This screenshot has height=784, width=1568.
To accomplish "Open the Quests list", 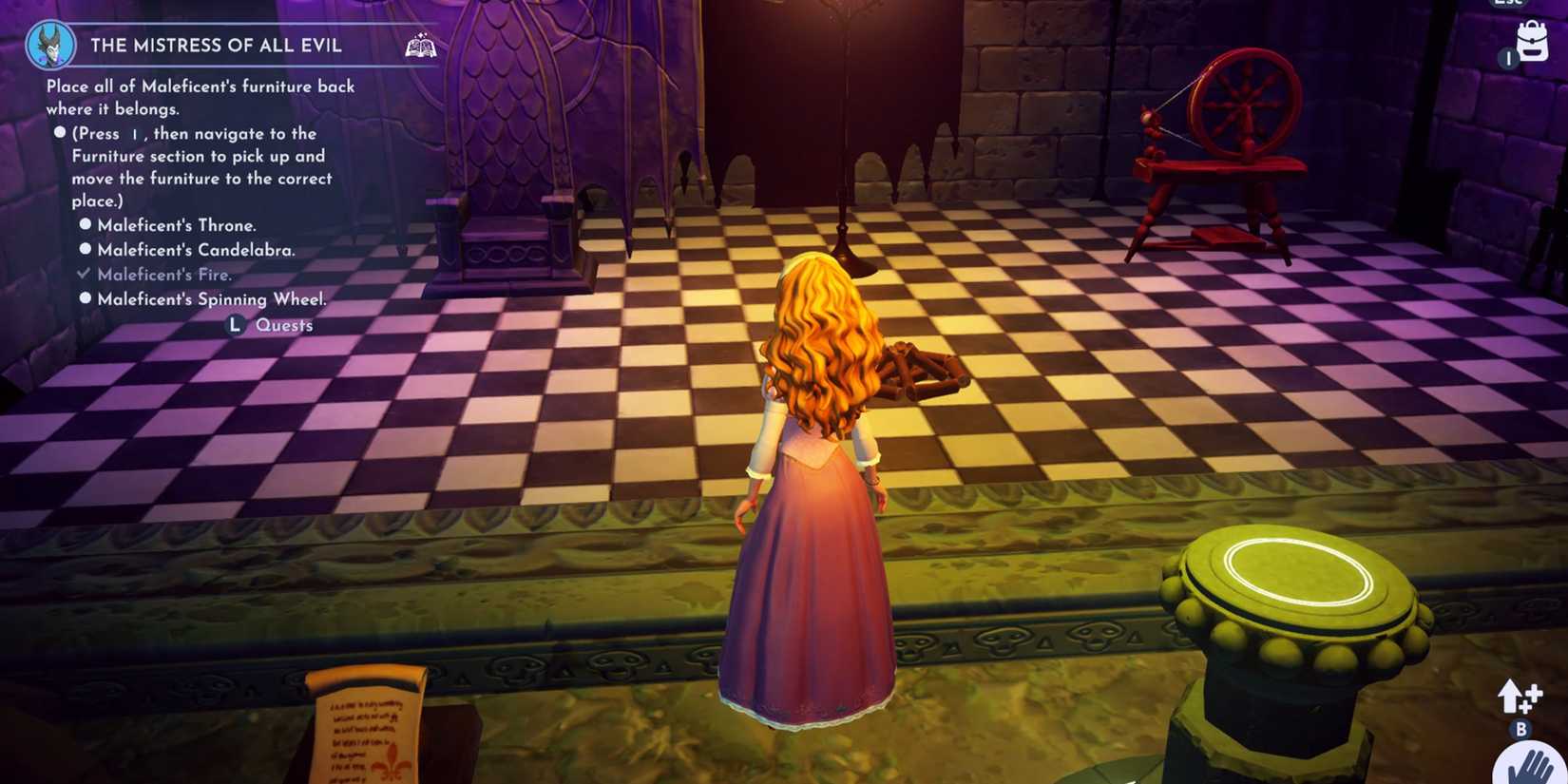I will click(283, 325).
